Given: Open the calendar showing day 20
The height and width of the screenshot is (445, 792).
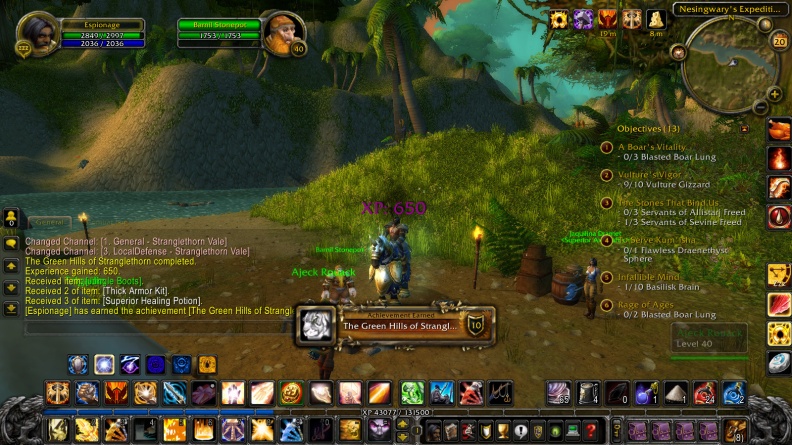Looking at the screenshot, I should click(780, 41).
